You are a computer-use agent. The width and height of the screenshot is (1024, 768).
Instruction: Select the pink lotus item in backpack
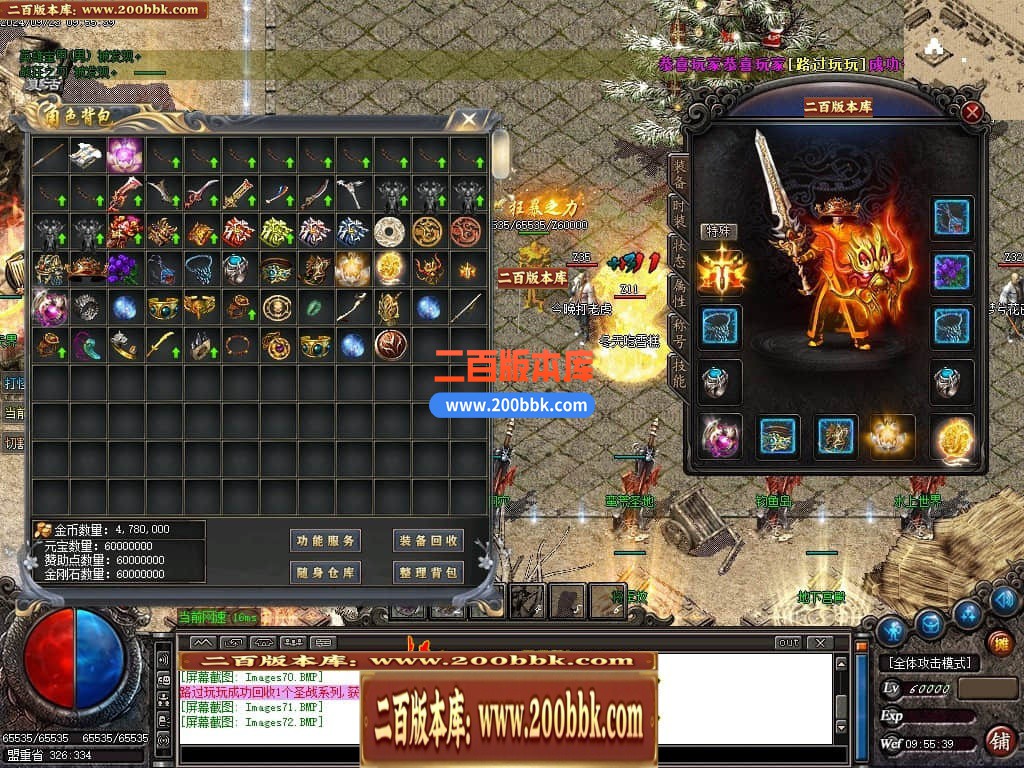[125, 155]
